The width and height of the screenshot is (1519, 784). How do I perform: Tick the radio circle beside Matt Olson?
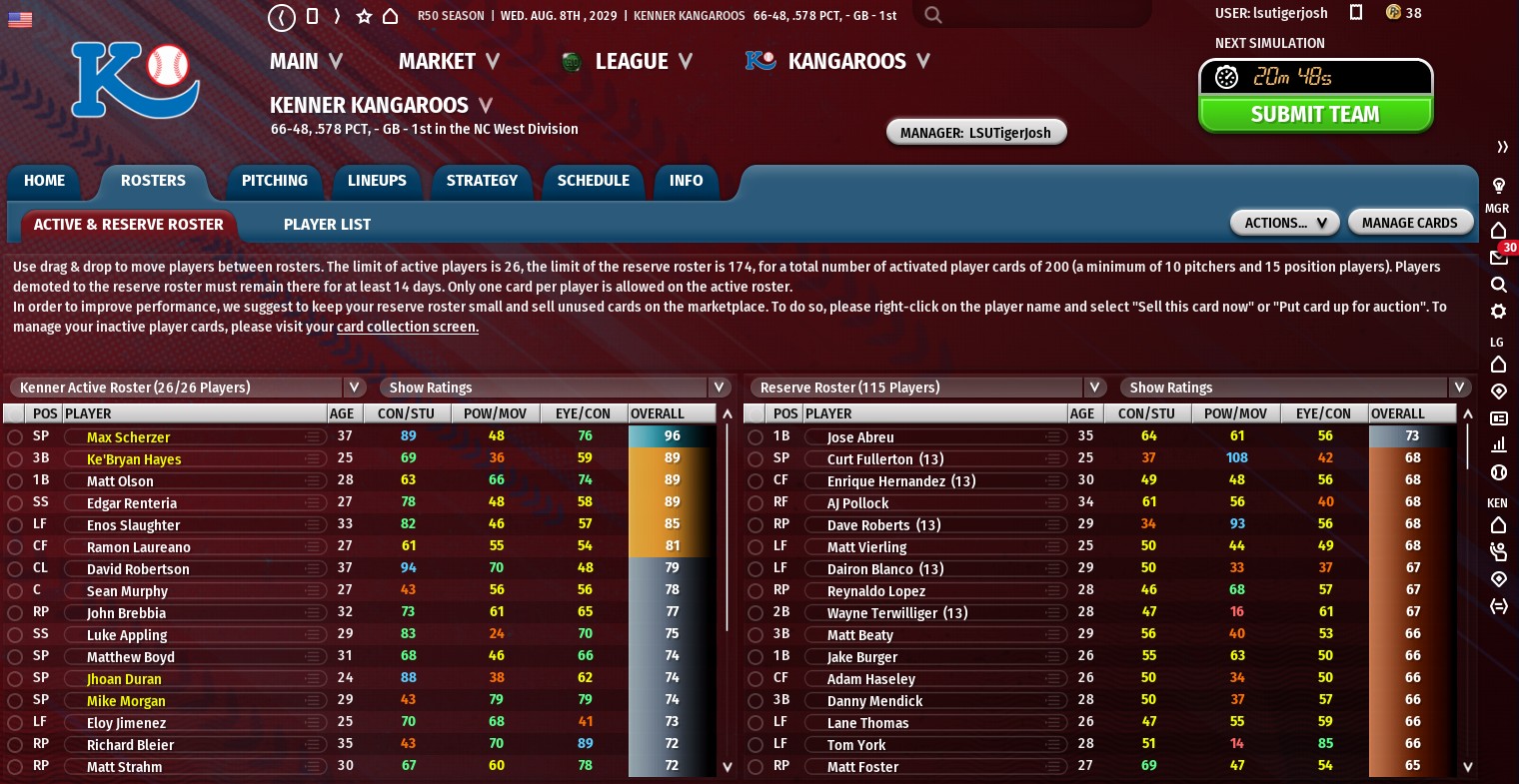[x=15, y=481]
